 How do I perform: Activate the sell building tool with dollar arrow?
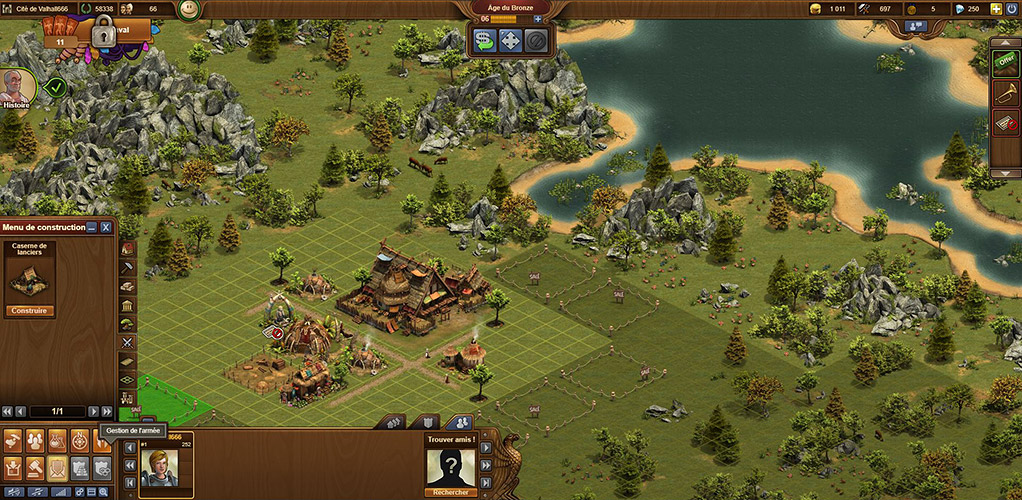pyautogui.click(x=486, y=41)
